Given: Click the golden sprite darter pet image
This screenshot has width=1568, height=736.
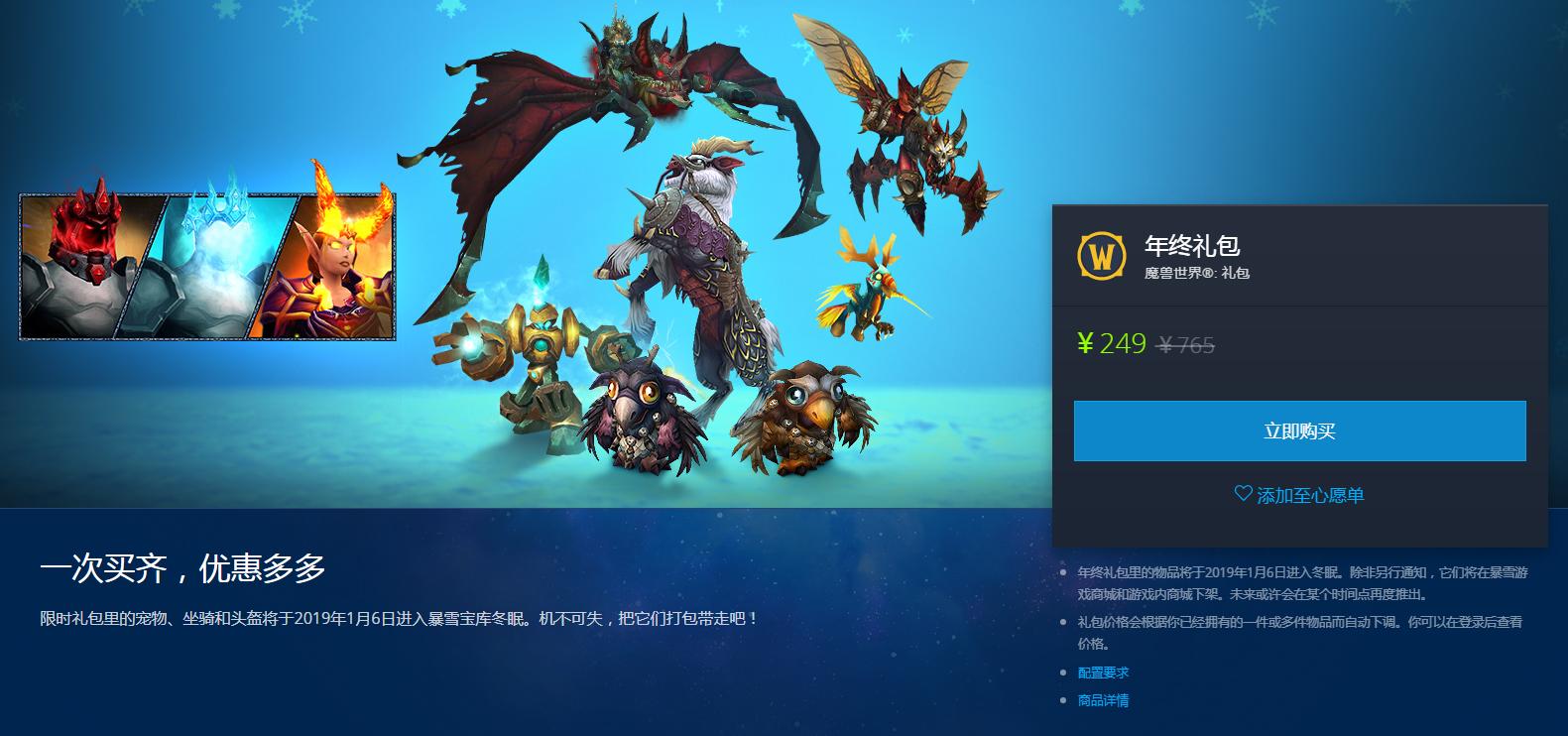Looking at the screenshot, I should click(x=871, y=288).
